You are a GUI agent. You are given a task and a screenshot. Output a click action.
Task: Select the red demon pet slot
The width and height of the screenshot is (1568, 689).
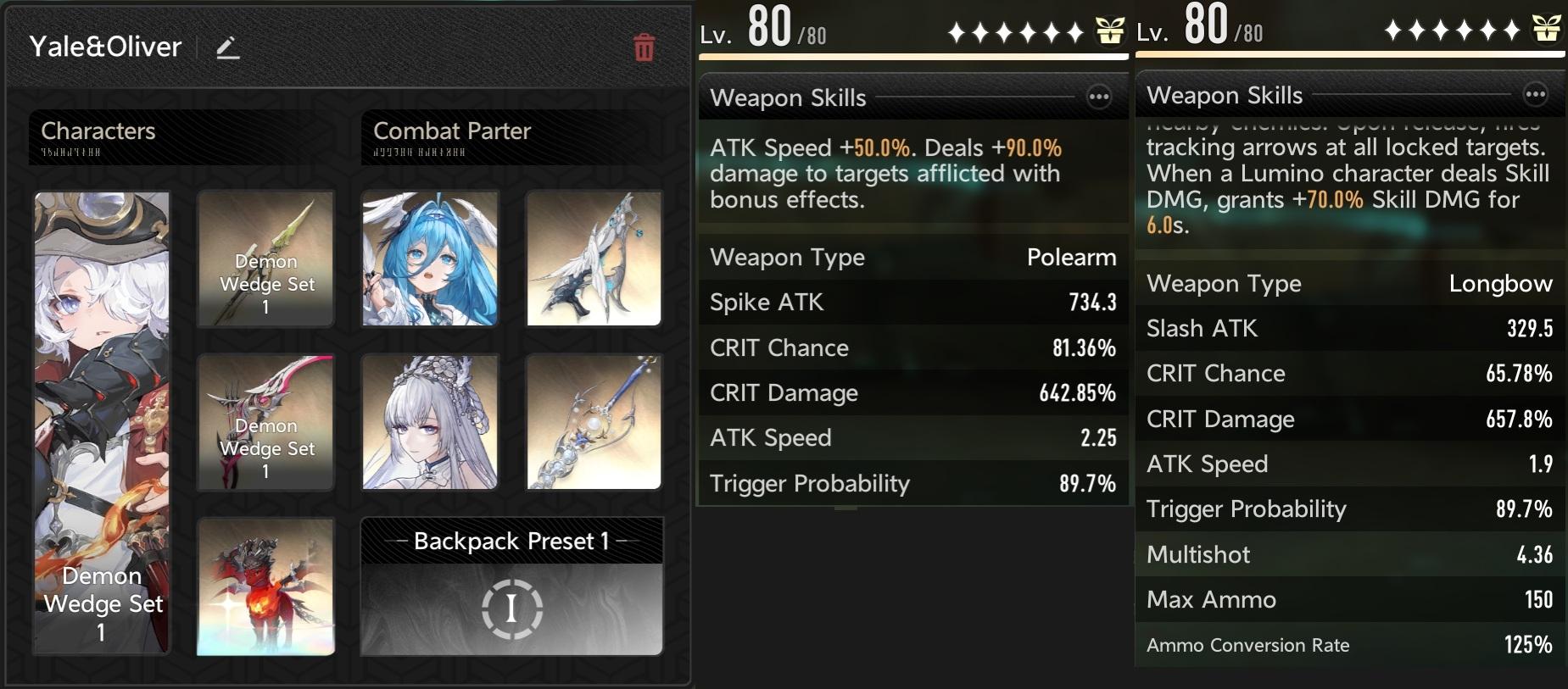265,586
